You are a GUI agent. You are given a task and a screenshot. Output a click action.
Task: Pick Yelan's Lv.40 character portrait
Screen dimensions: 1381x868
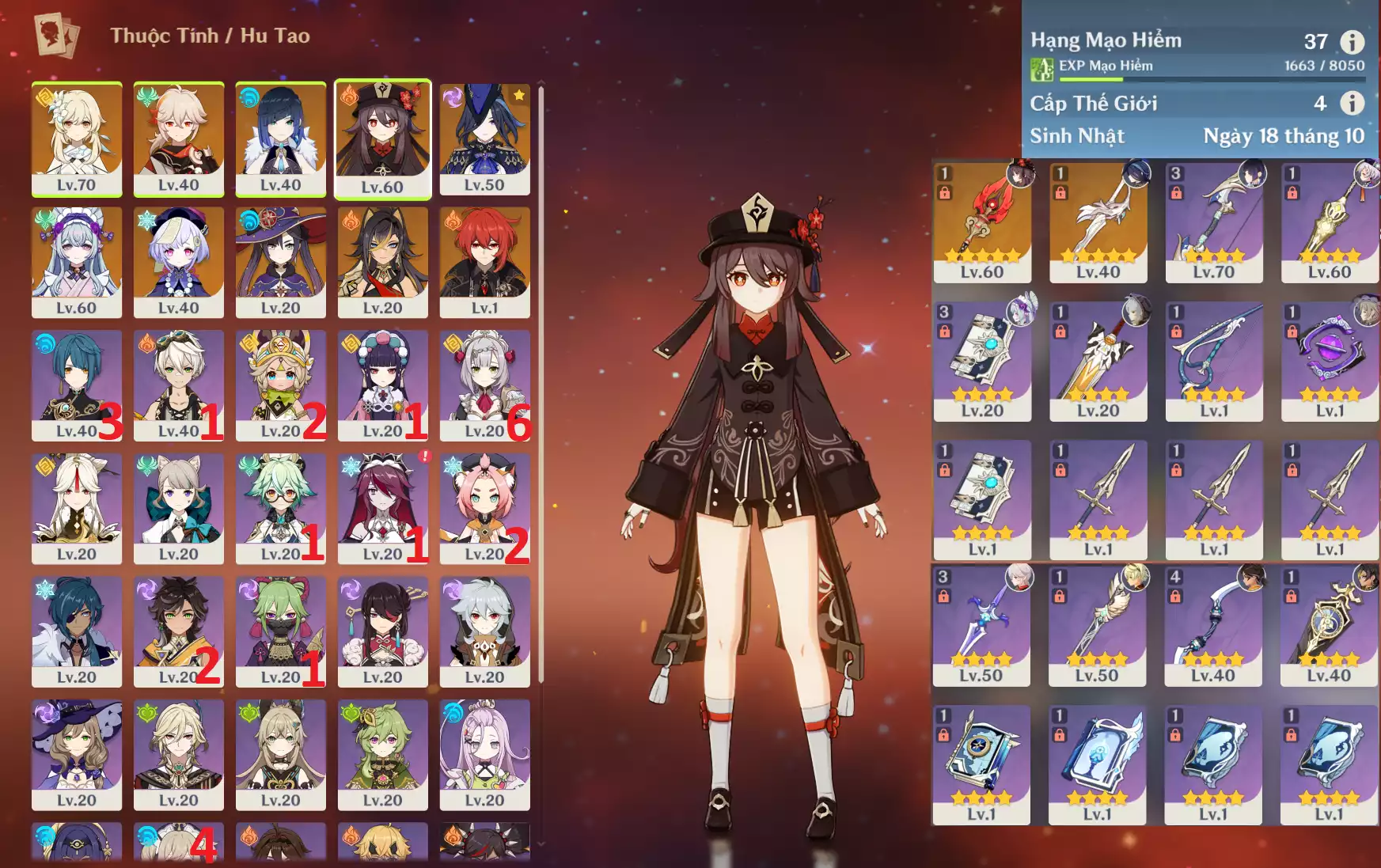click(x=281, y=138)
